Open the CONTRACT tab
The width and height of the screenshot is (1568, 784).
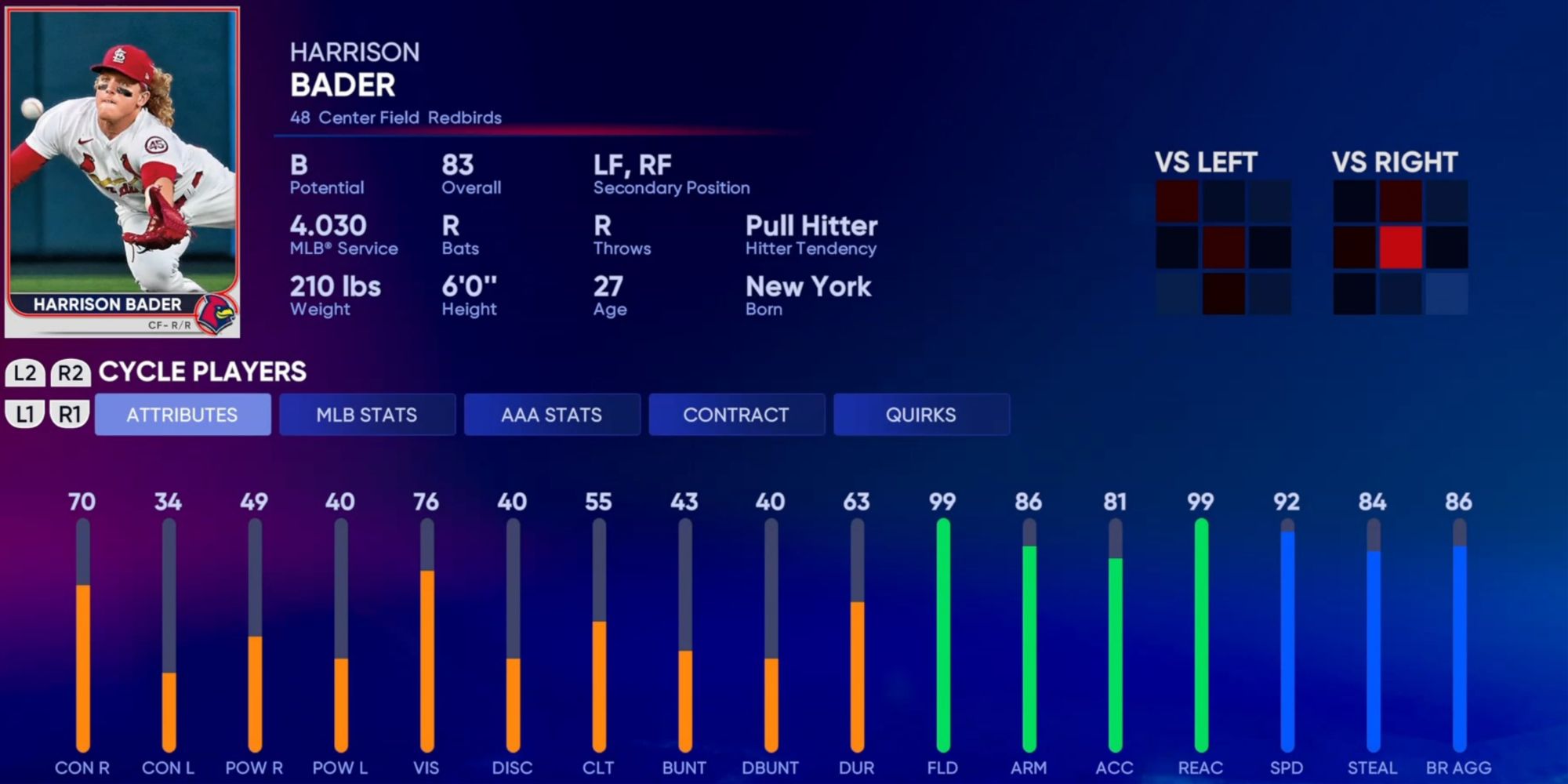point(737,414)
